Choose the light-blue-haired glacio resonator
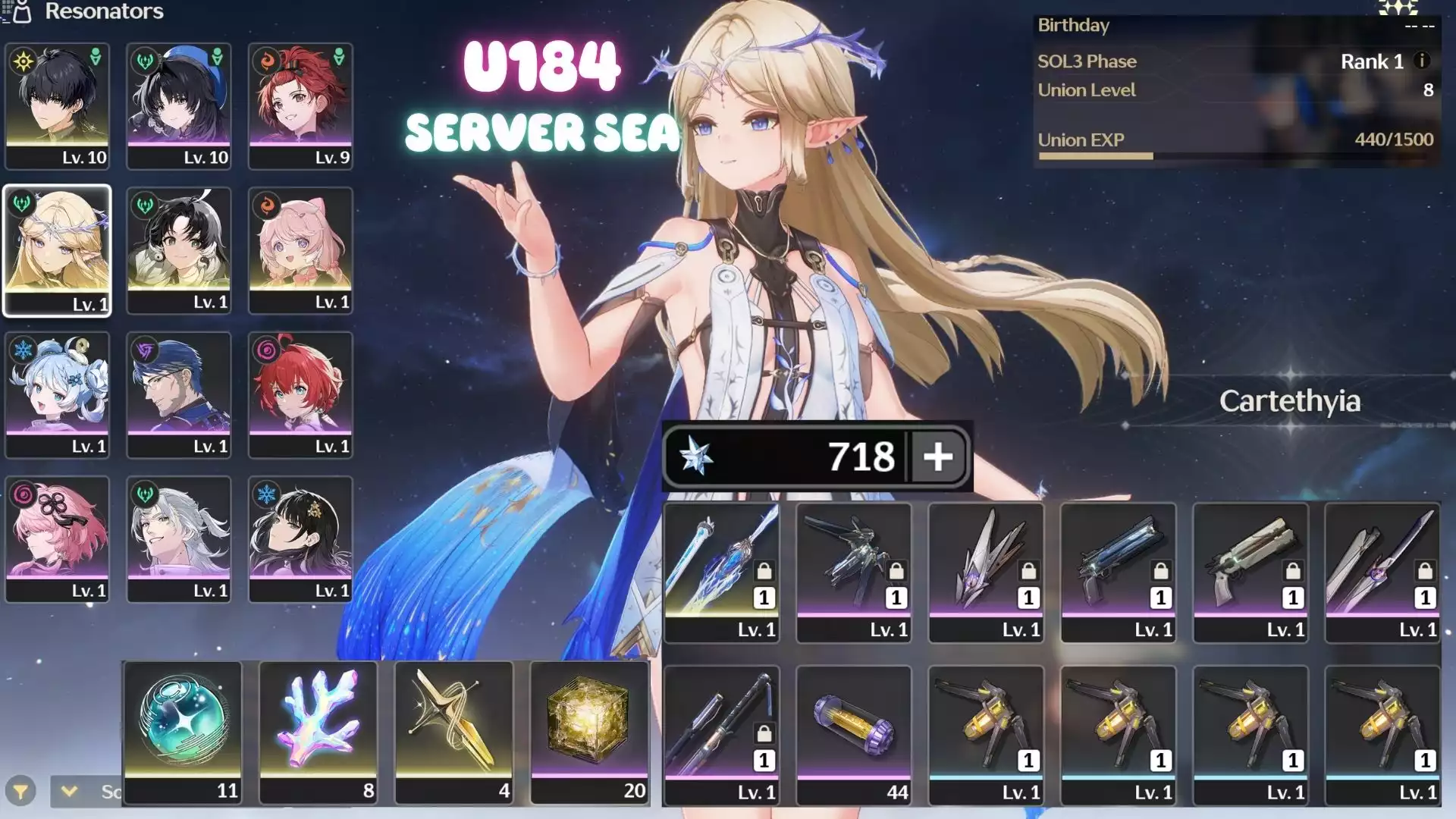Screen dimensions: 1456x819 tap(57, 394)
